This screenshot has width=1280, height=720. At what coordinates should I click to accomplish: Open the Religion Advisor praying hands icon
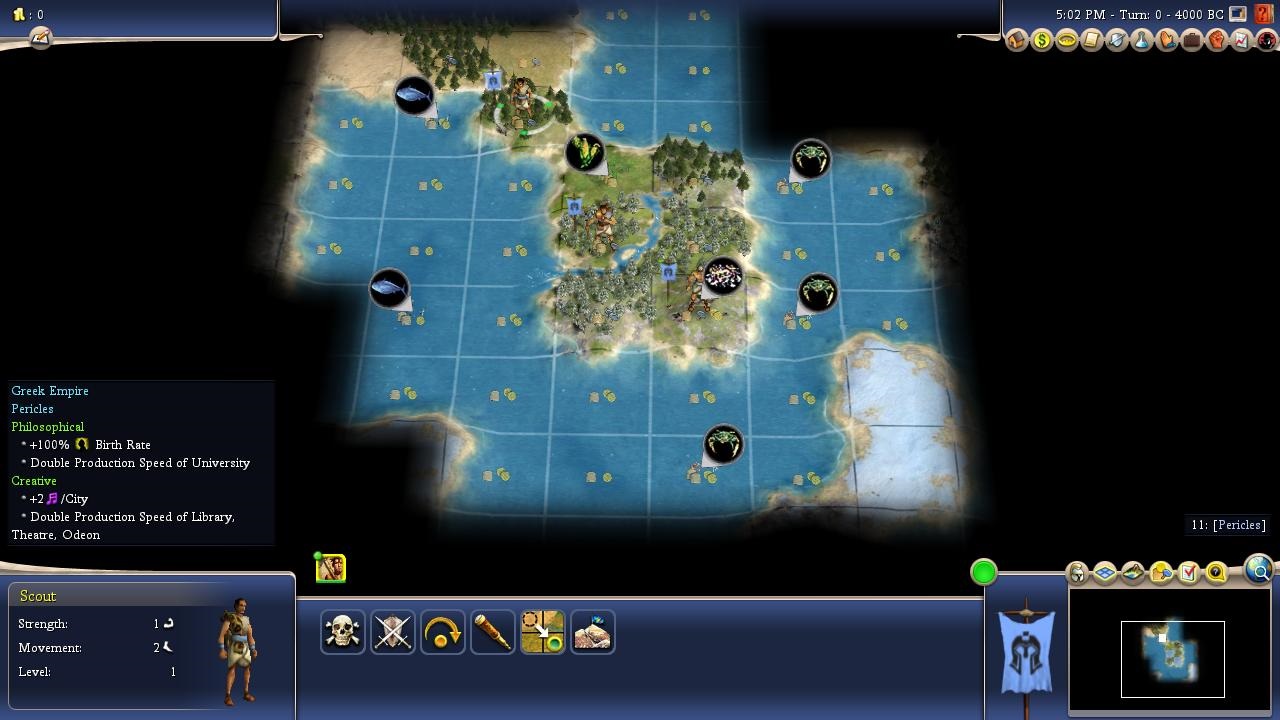1167,41
